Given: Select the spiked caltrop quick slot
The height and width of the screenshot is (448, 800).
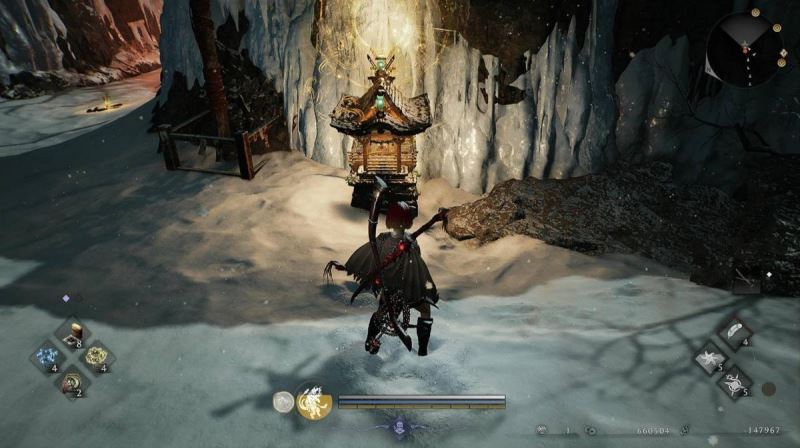Looking at the screenshot, I should coord(735,381).
